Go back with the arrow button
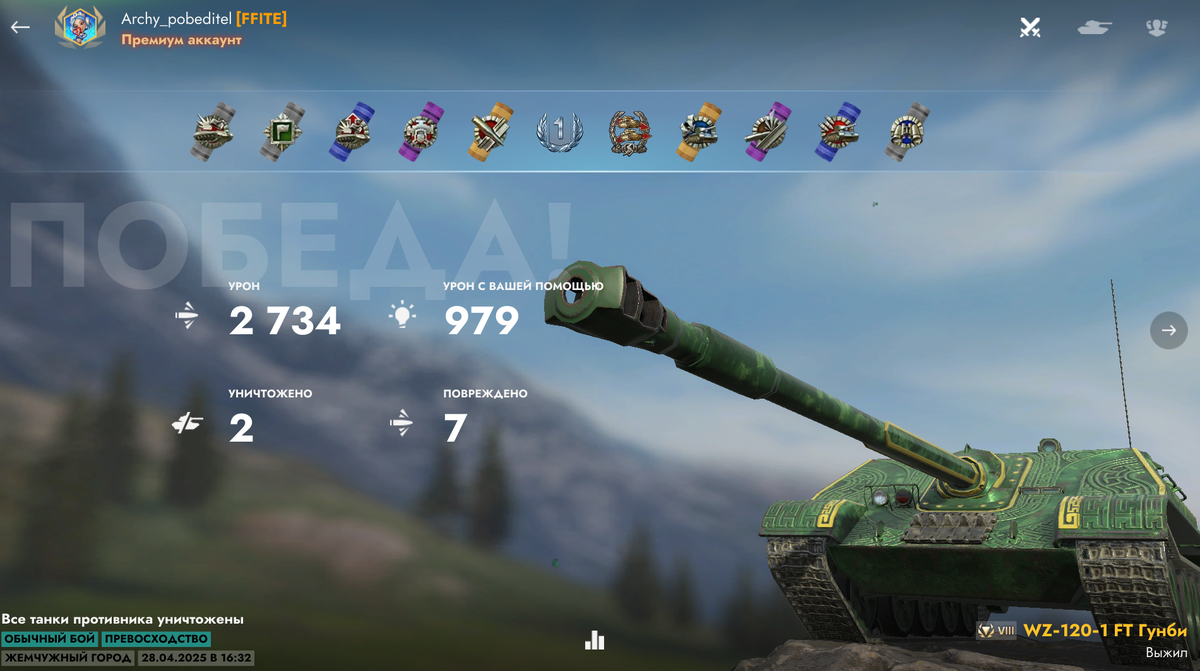Image resolution: width=1200 pixels, height=671 pixels. coord(20,28)
